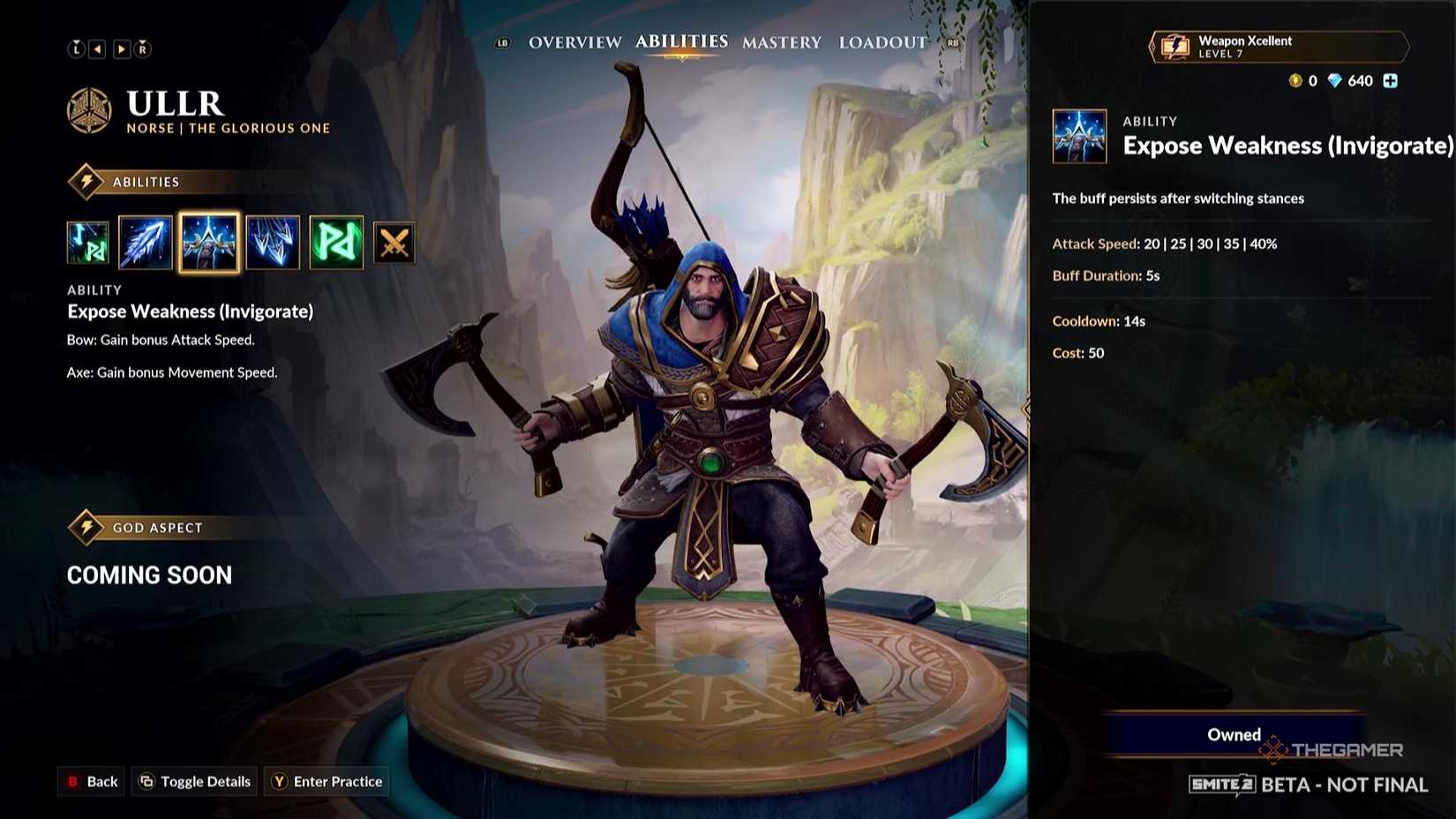The width and height of the screenshot is (1456, 819).
Task: Click the Back button
Action: (x=91, y=781)
